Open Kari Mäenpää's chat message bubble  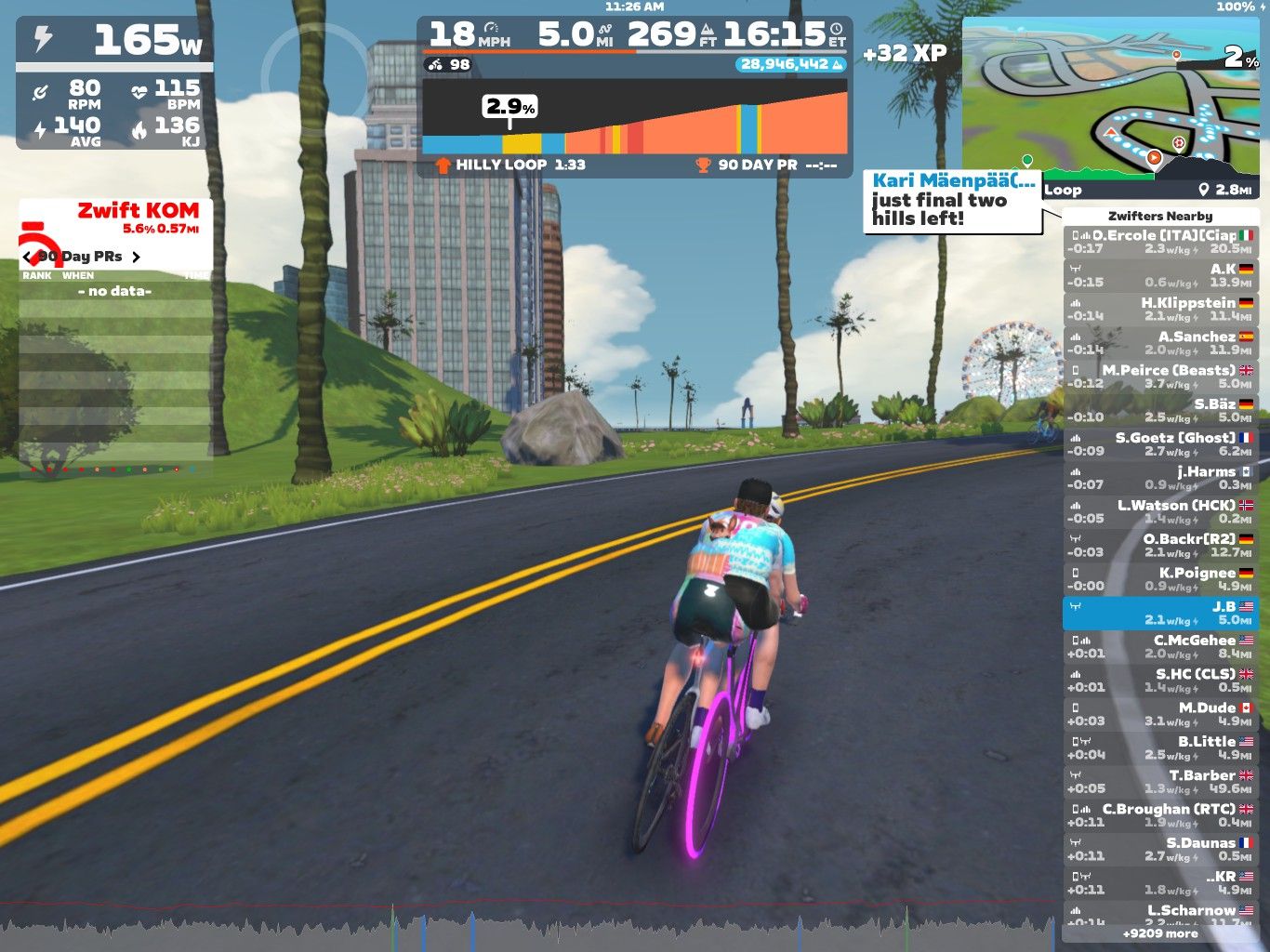click(953, 200)
